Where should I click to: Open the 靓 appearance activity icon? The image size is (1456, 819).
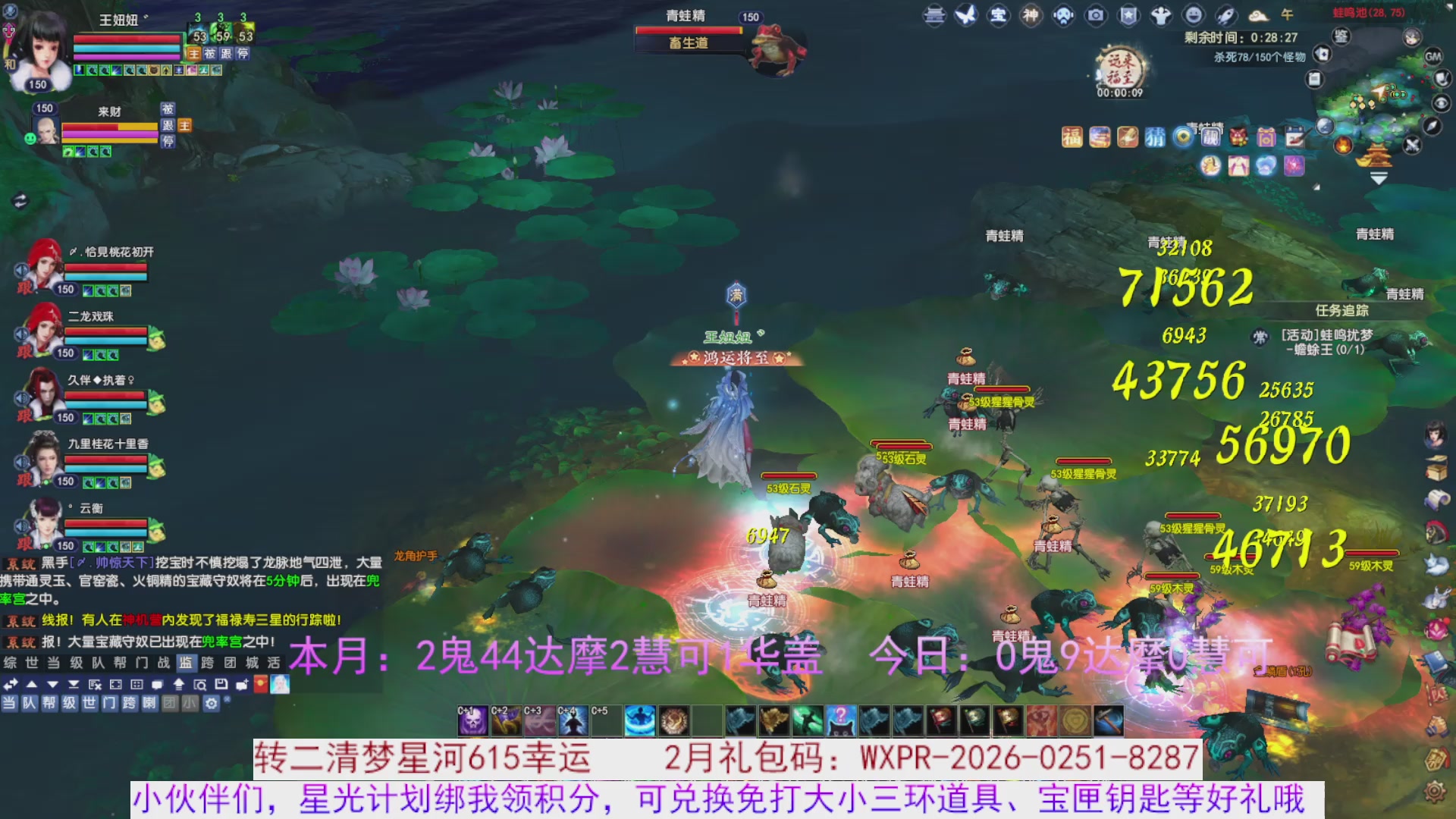(x=1212, y=138)
